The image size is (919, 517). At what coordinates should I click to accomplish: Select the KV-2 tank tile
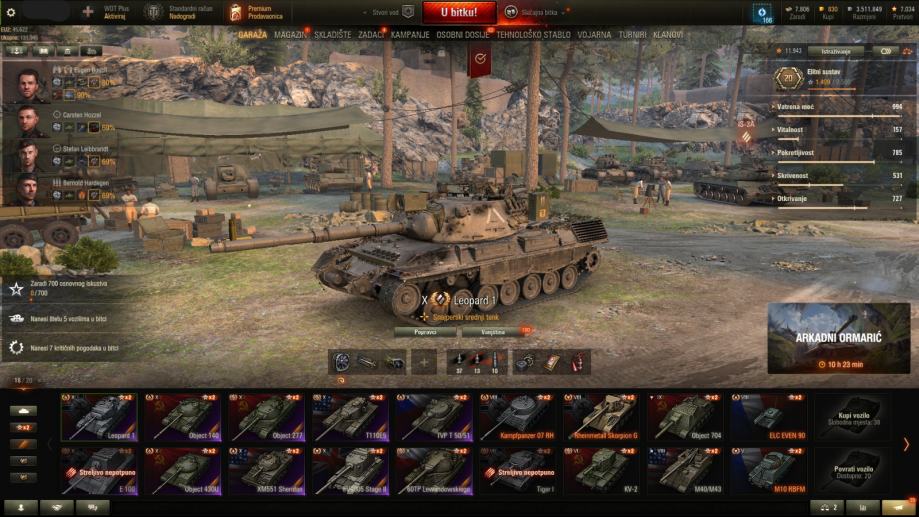(603, 470)
